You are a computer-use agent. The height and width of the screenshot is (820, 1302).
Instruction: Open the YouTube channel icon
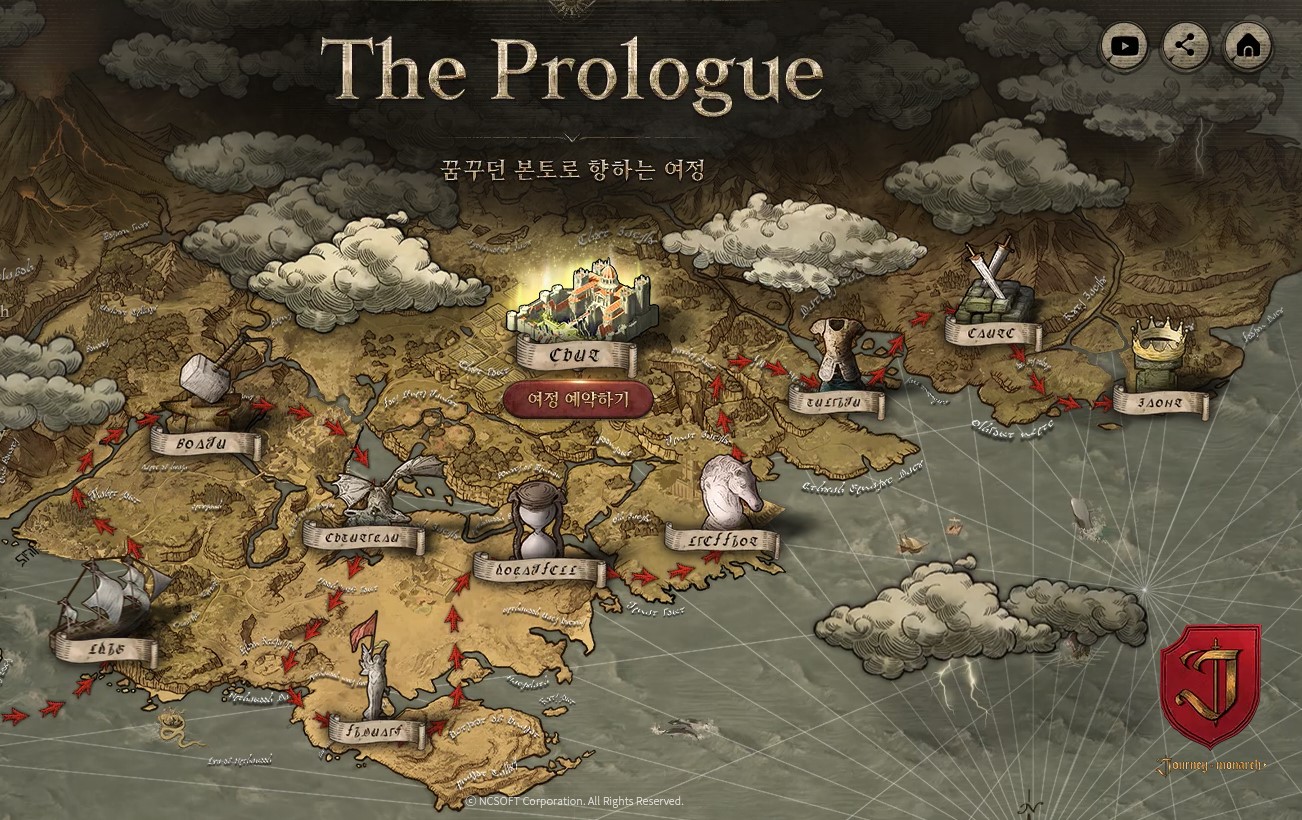[x=1124, y=45]
